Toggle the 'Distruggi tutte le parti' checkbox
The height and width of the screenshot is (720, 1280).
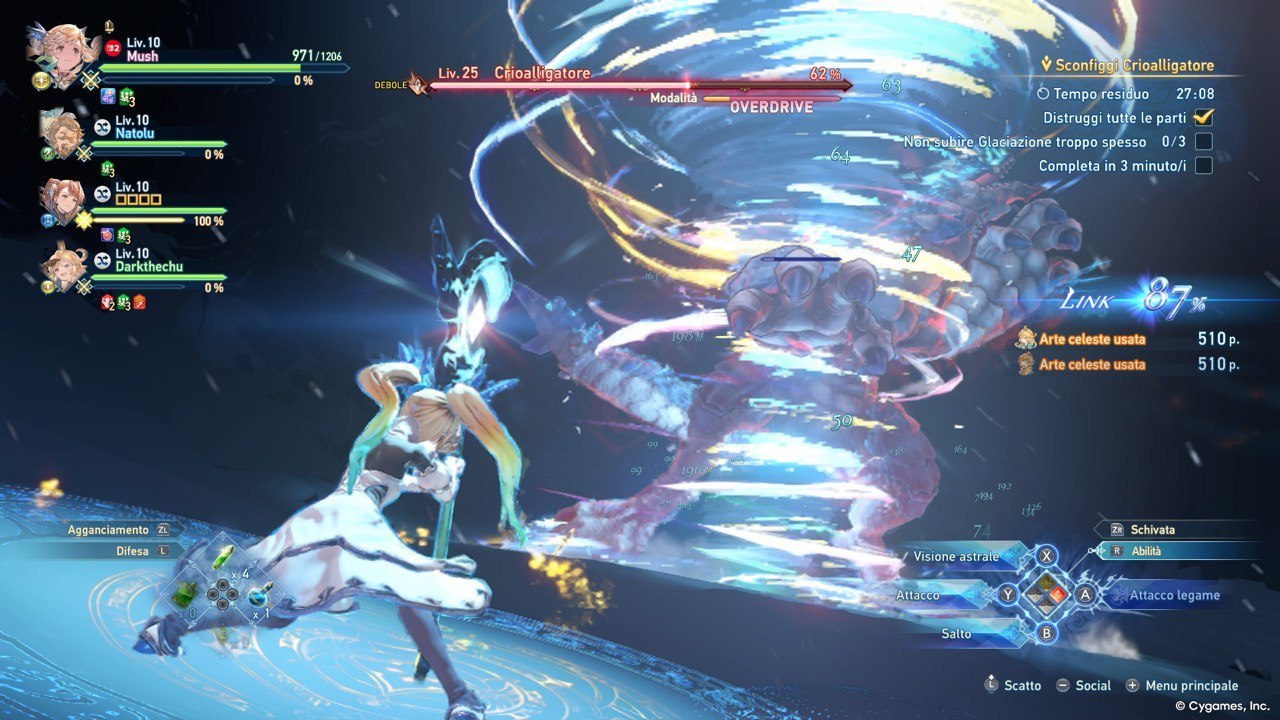1204,117
